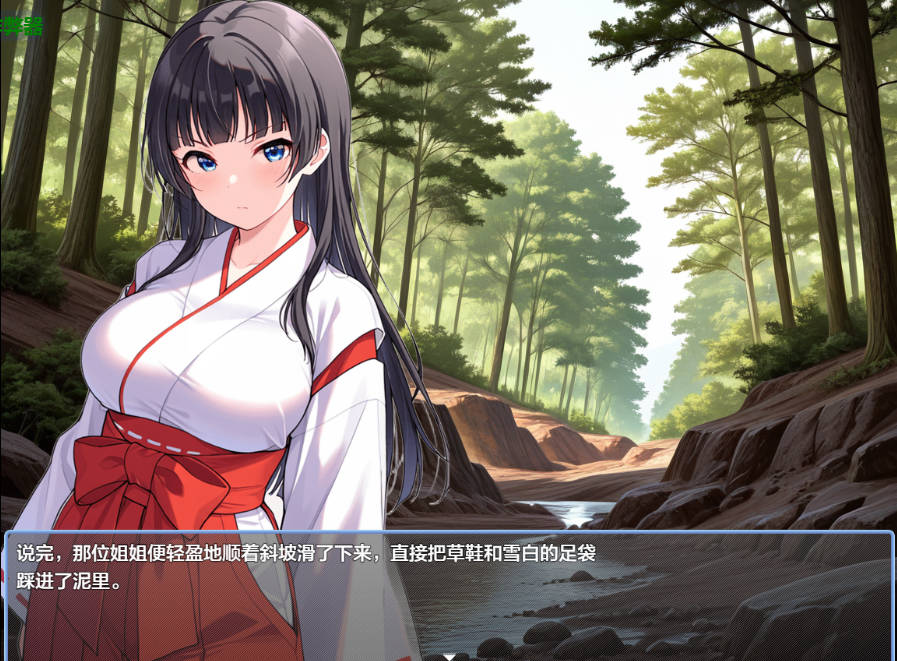Click the dialogue text box to continue
The height and width of the screenshot is (661, 897).
pos(448,592)
